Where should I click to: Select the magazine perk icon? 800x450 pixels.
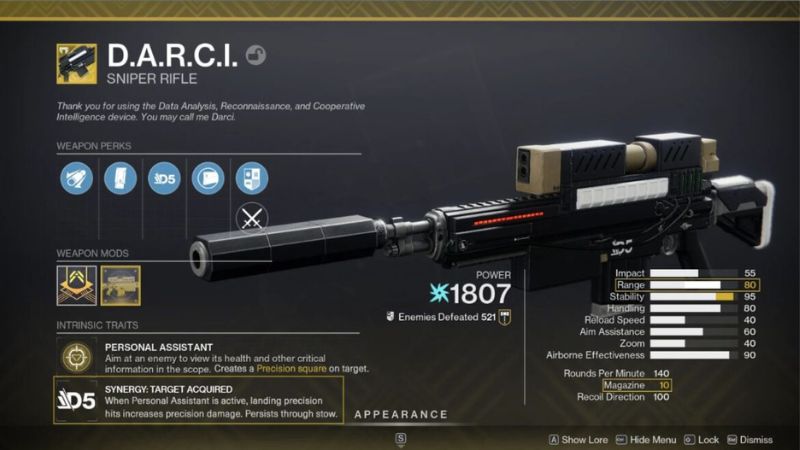coord(120,178)
